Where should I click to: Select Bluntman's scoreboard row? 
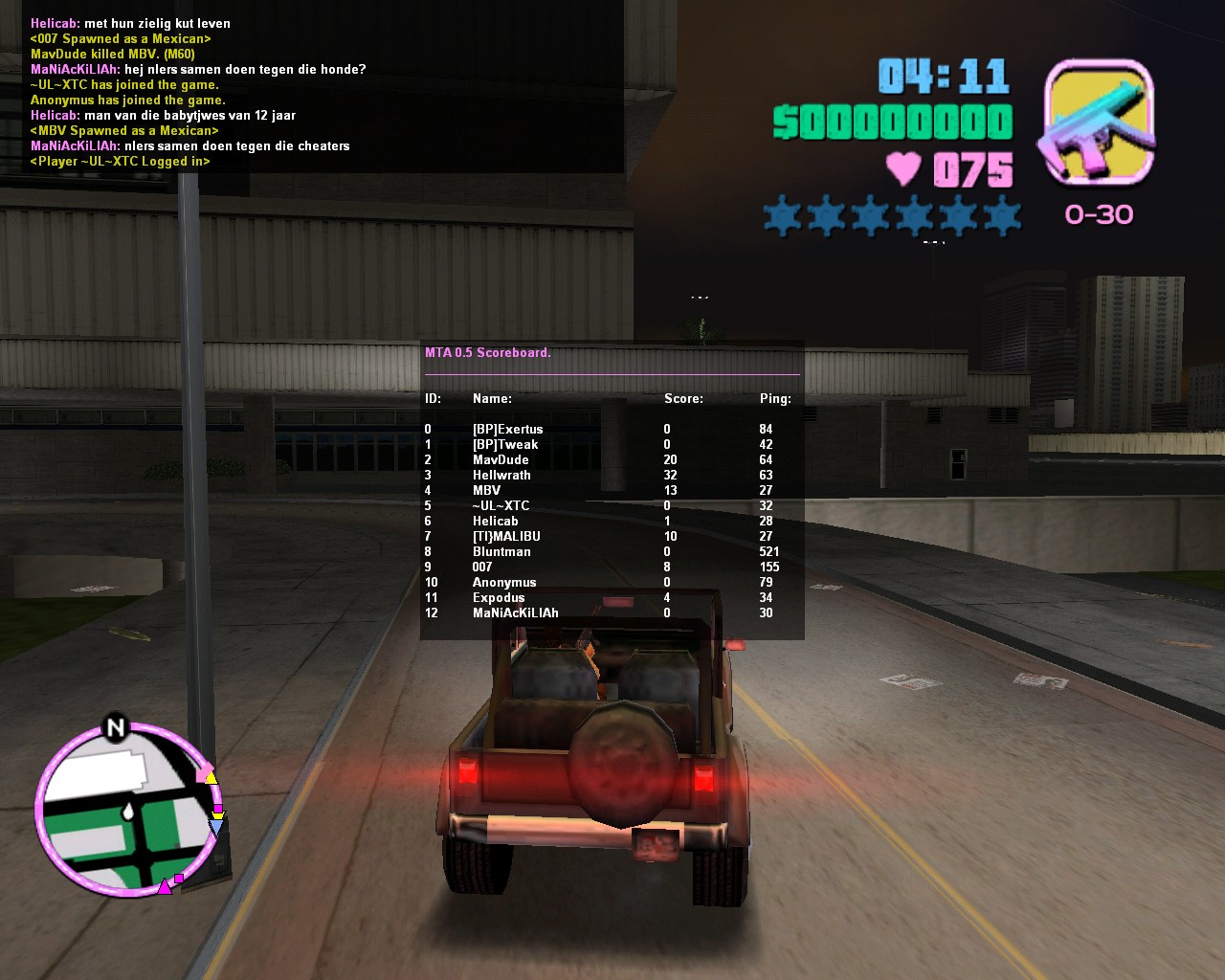pyautogui.click(x=501, y=552)
